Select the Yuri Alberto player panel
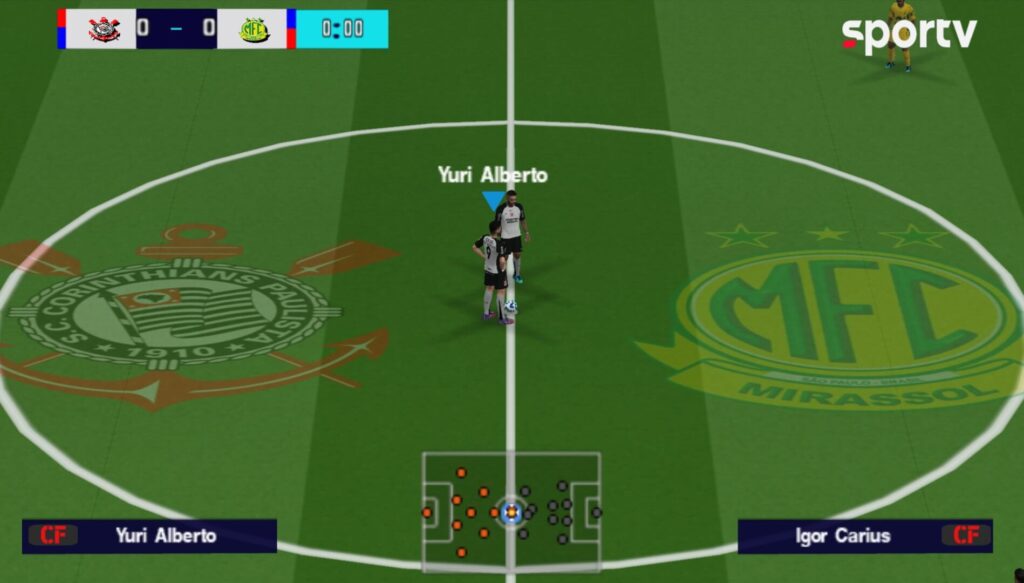The width and height of the screenshot is (1024, 583). pyautogui.click(x=150, y=536)
